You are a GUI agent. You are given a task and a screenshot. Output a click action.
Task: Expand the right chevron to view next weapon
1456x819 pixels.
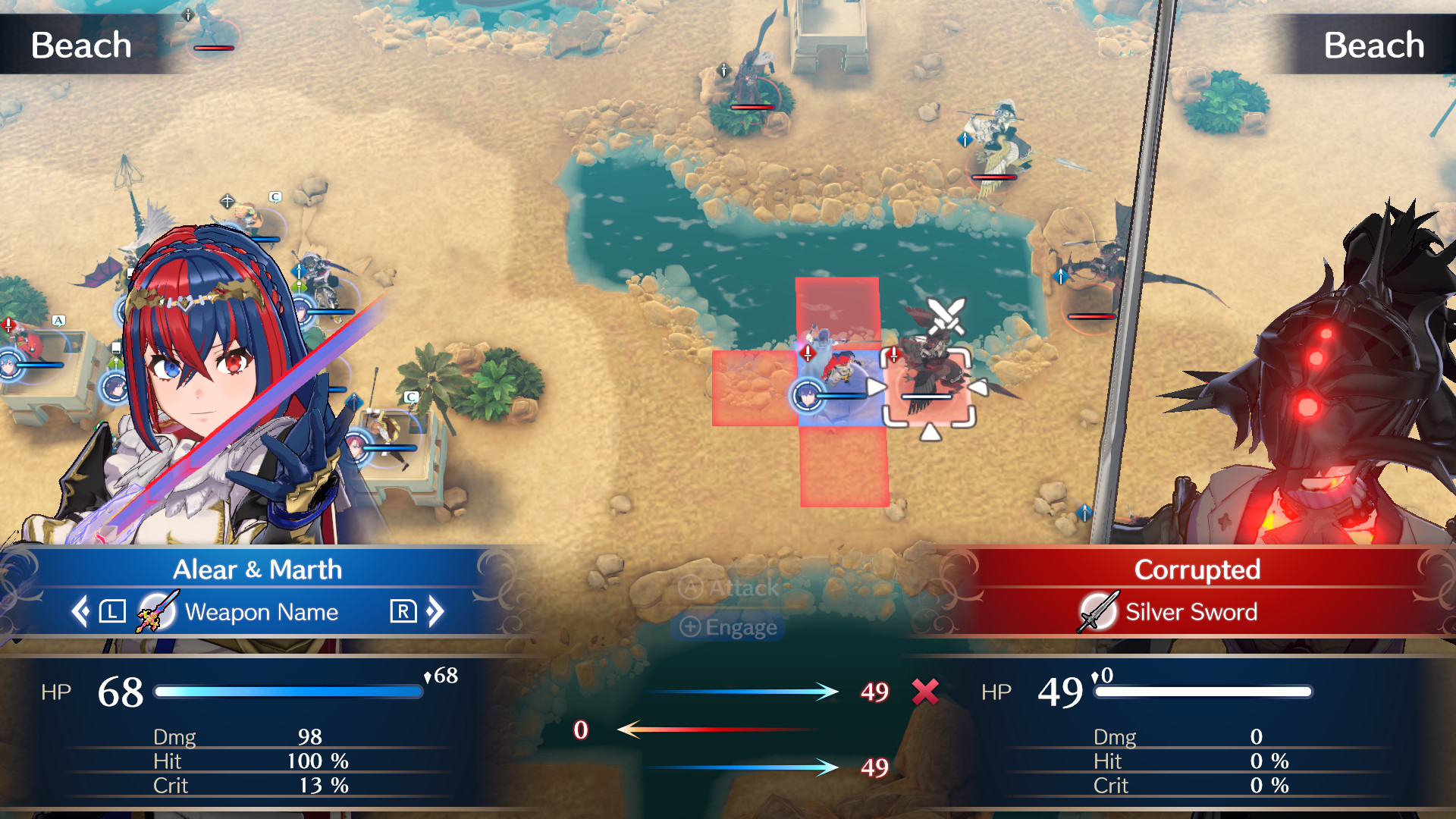tap(436, 612)
